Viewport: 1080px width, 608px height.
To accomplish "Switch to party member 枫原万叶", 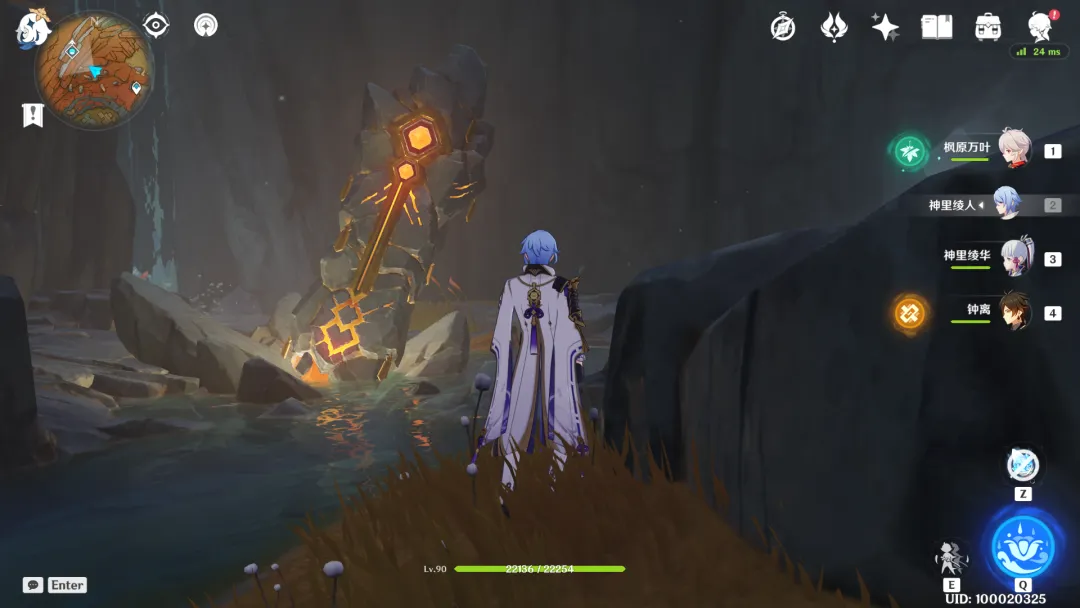I will (x=1013, y=150).
